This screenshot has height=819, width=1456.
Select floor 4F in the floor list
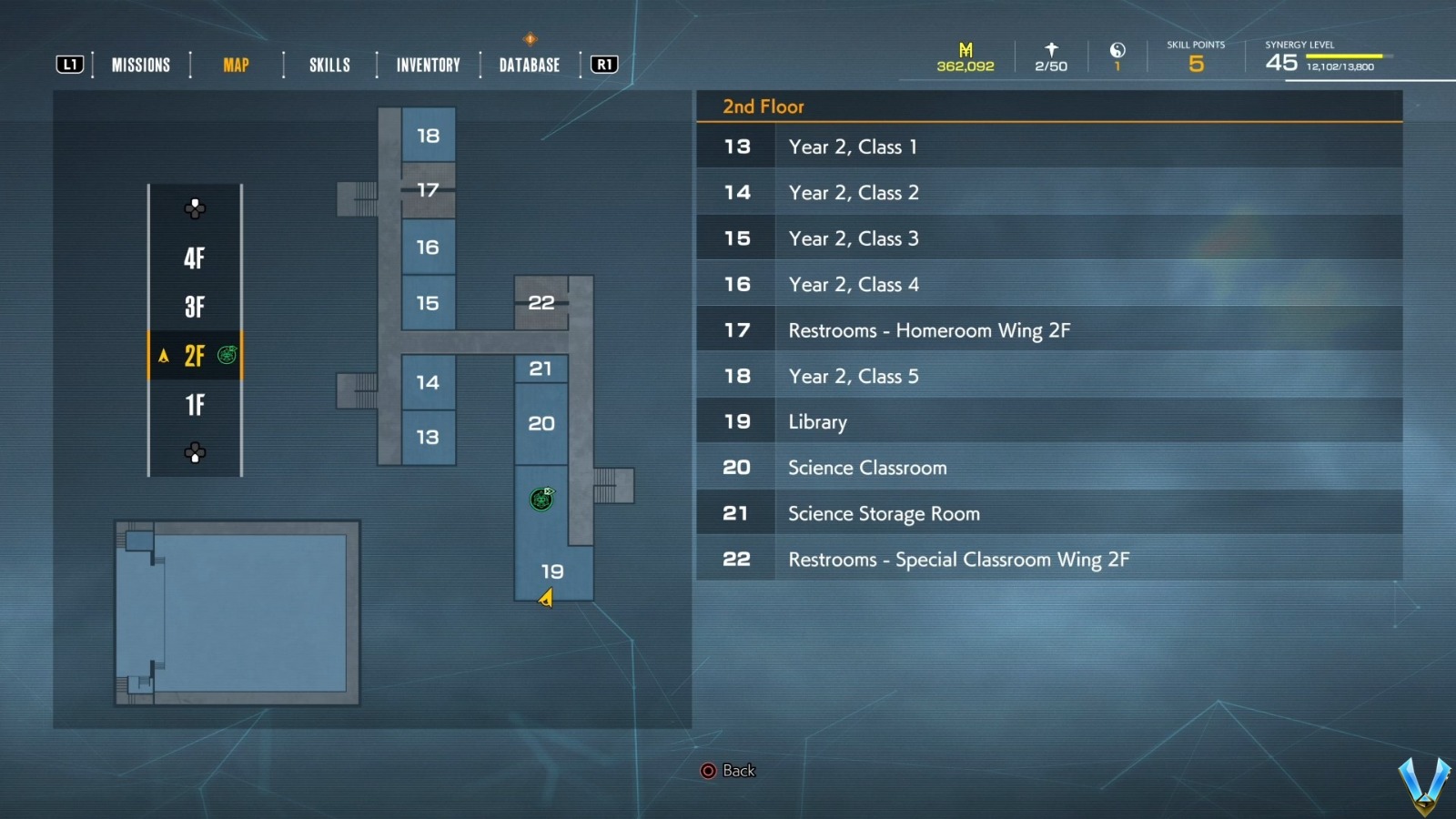point(195,258)
